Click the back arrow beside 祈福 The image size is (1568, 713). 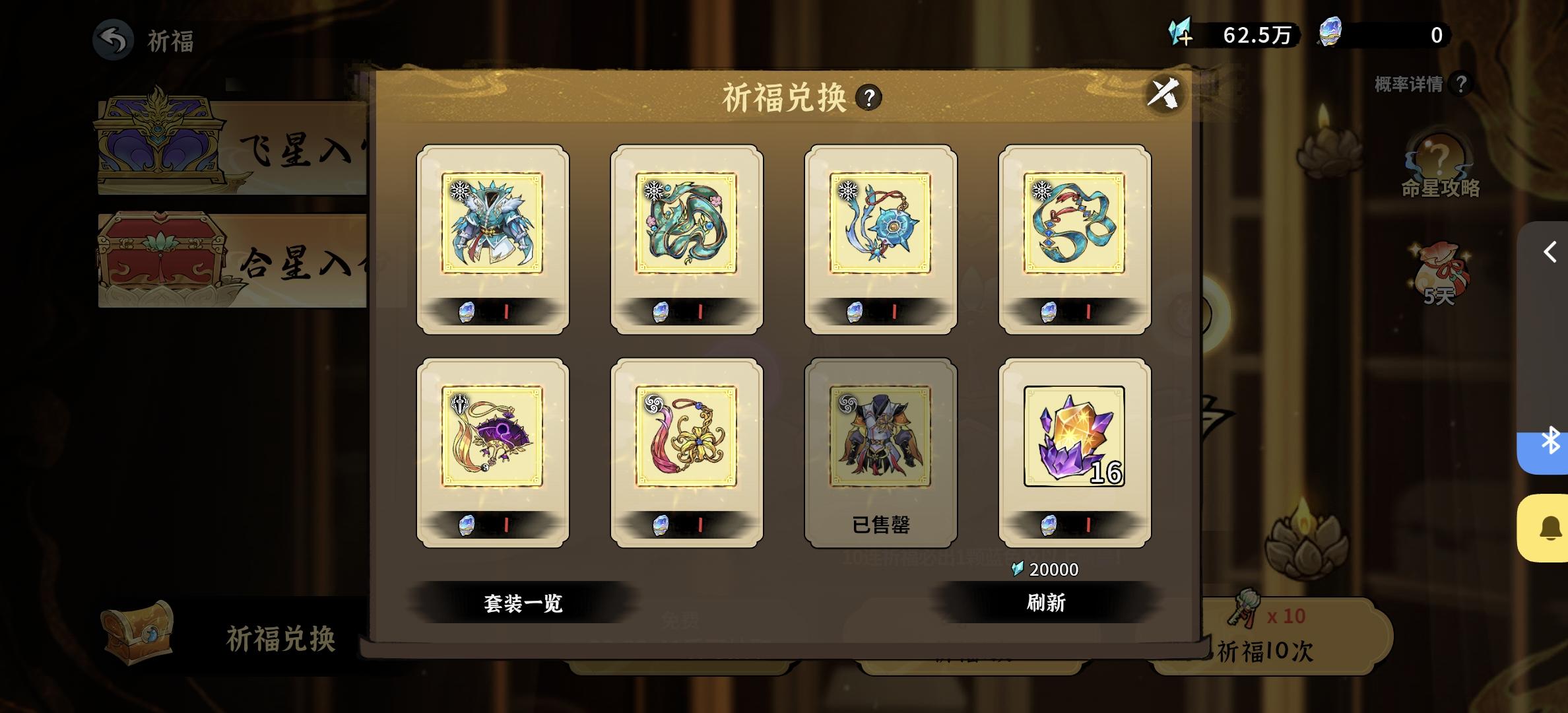point(114,41)
